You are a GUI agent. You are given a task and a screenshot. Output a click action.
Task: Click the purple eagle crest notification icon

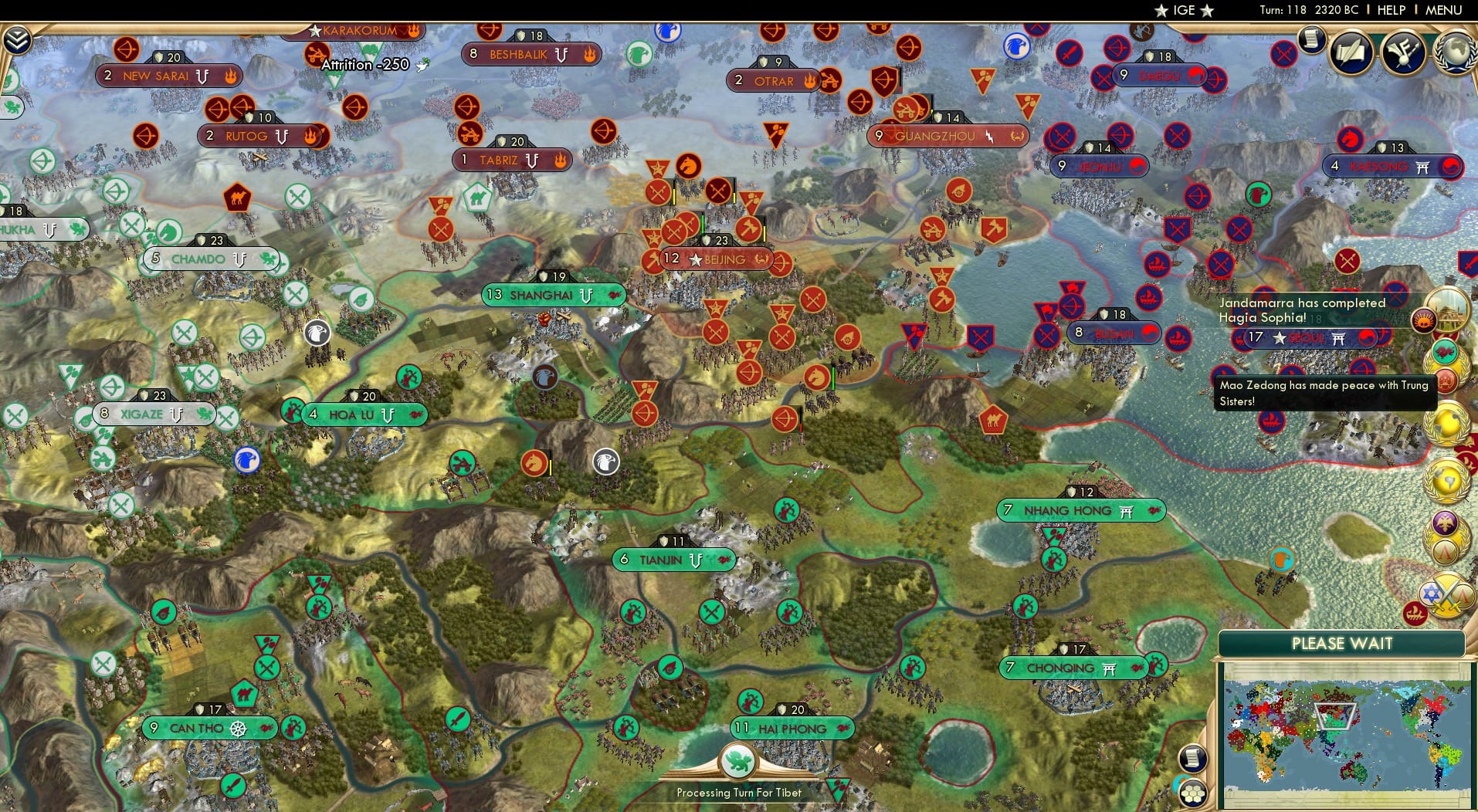[1445, 522]
